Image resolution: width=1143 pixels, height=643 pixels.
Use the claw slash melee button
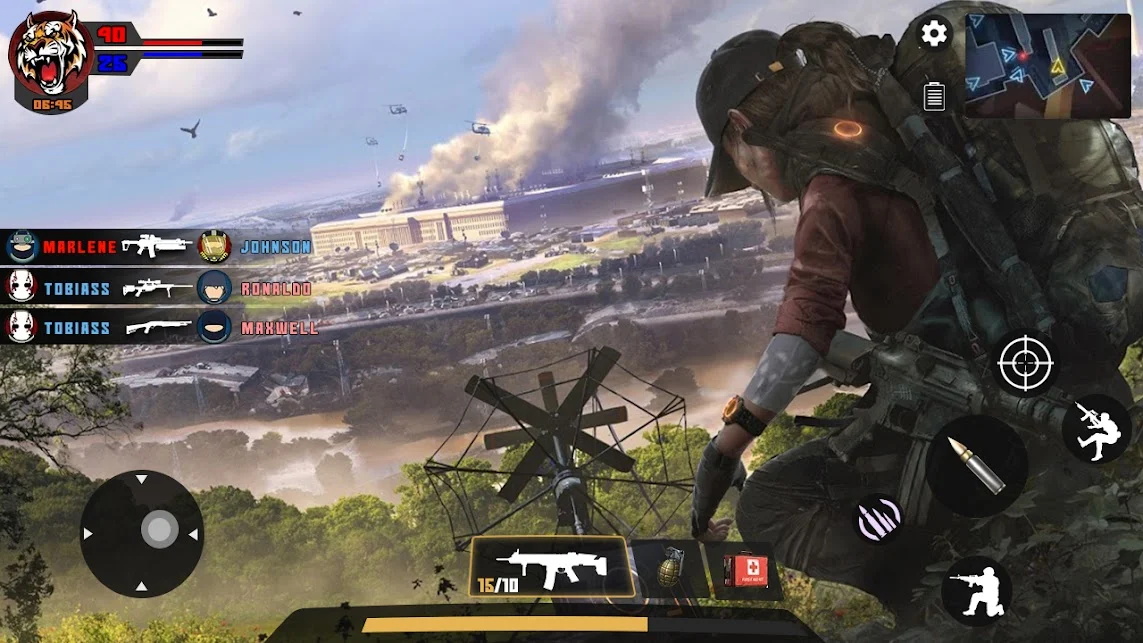click(x=878, y=519)
